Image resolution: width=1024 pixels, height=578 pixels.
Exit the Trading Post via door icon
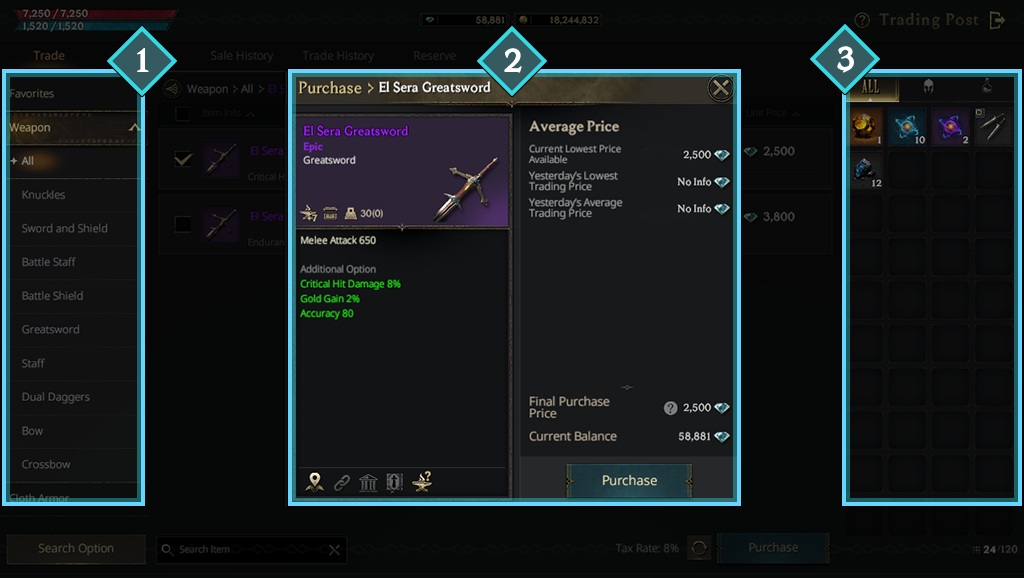tap(996, 20)
